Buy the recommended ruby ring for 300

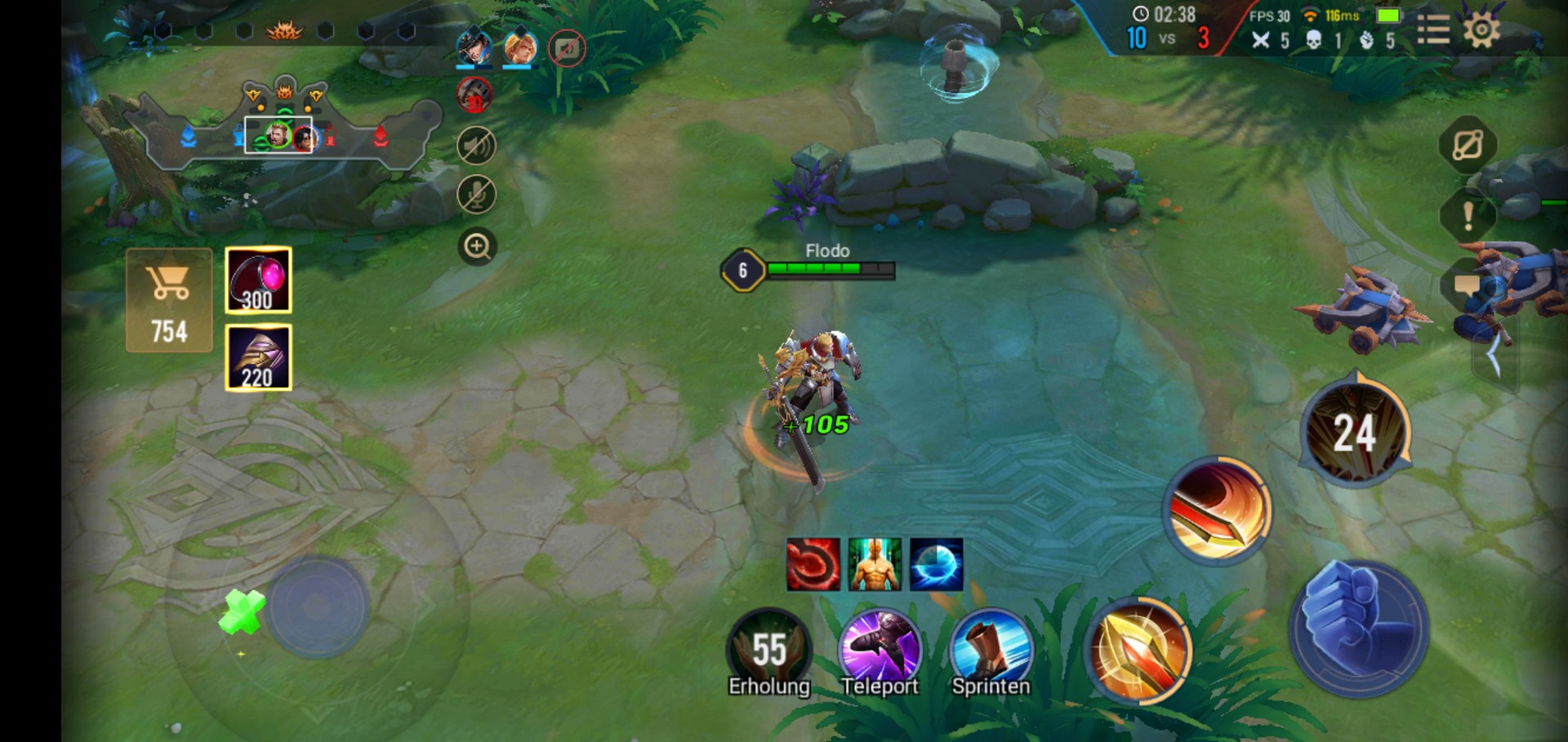pos(258,281)
